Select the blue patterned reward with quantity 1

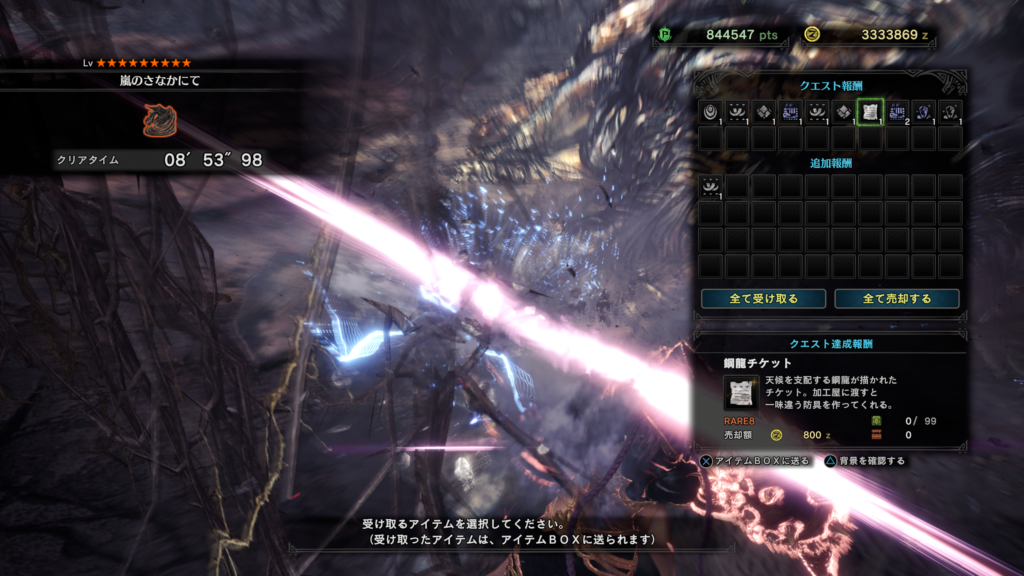point(790,112)
